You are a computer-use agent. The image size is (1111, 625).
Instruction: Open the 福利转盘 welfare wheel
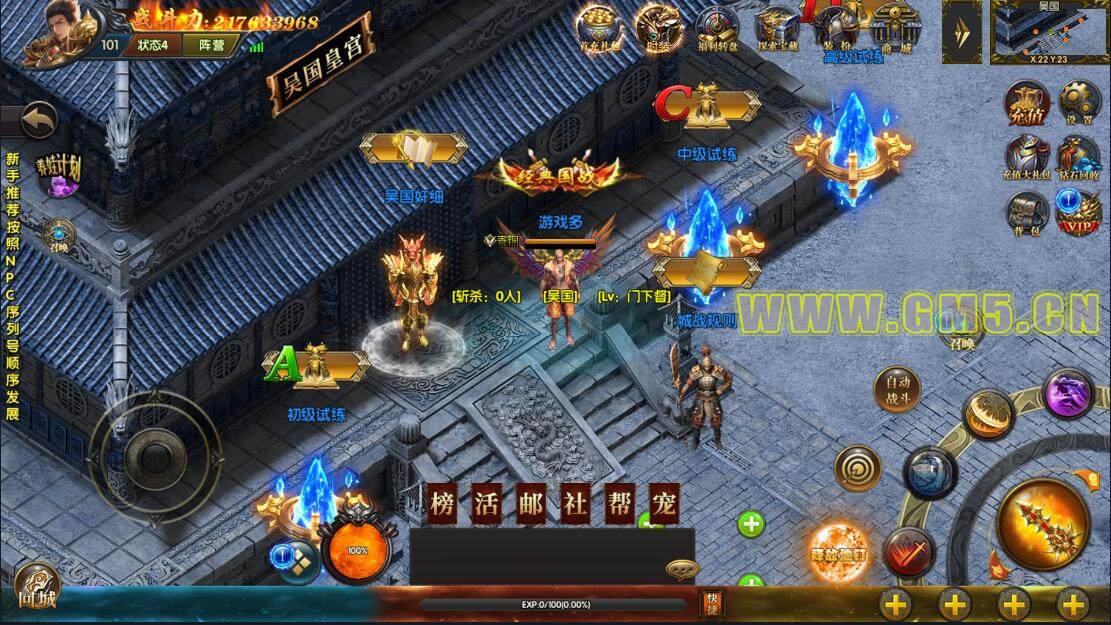(717, 27)
